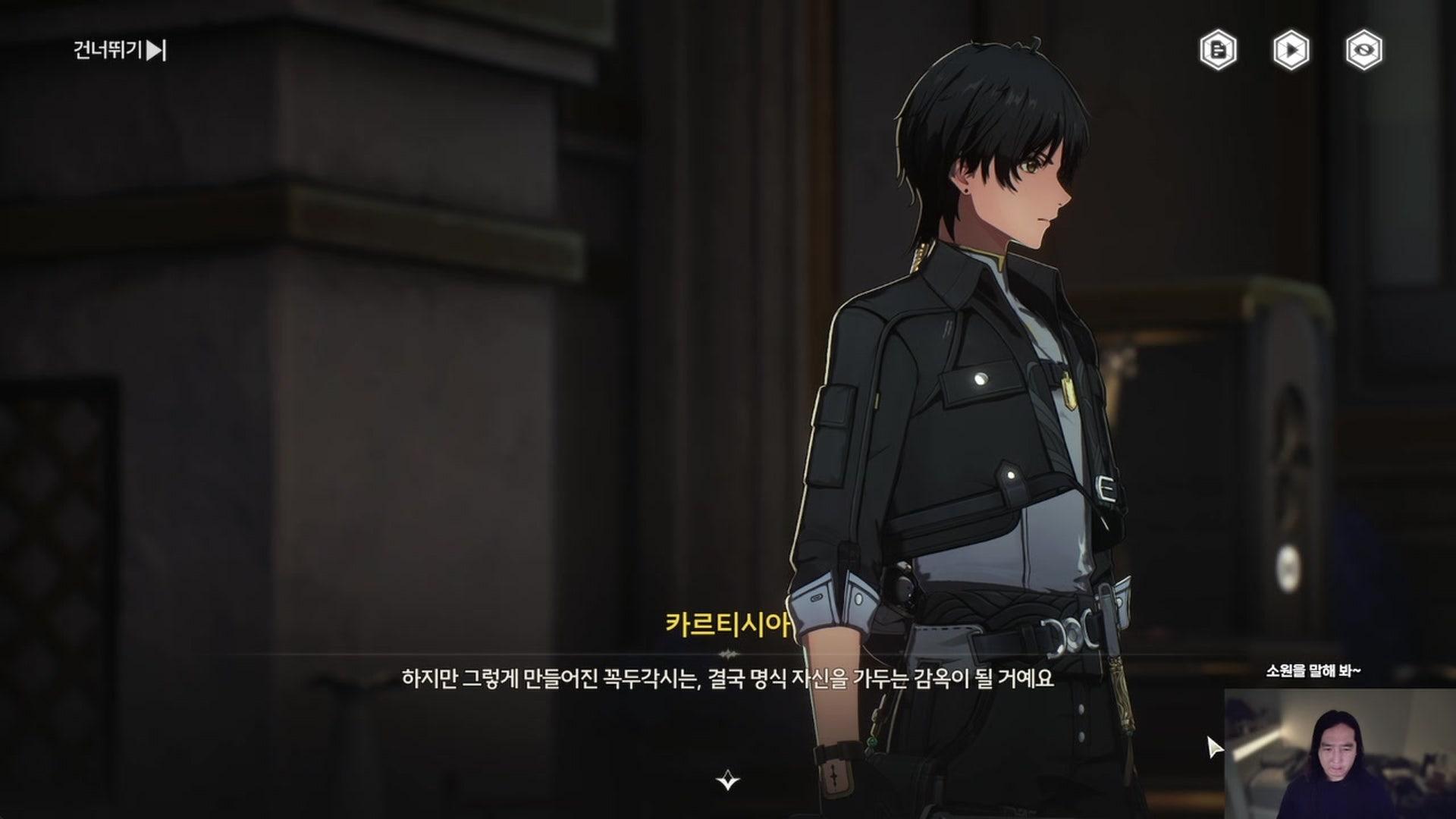Select the middle hexagon icon with play triangle

(x=1292, y=50)
